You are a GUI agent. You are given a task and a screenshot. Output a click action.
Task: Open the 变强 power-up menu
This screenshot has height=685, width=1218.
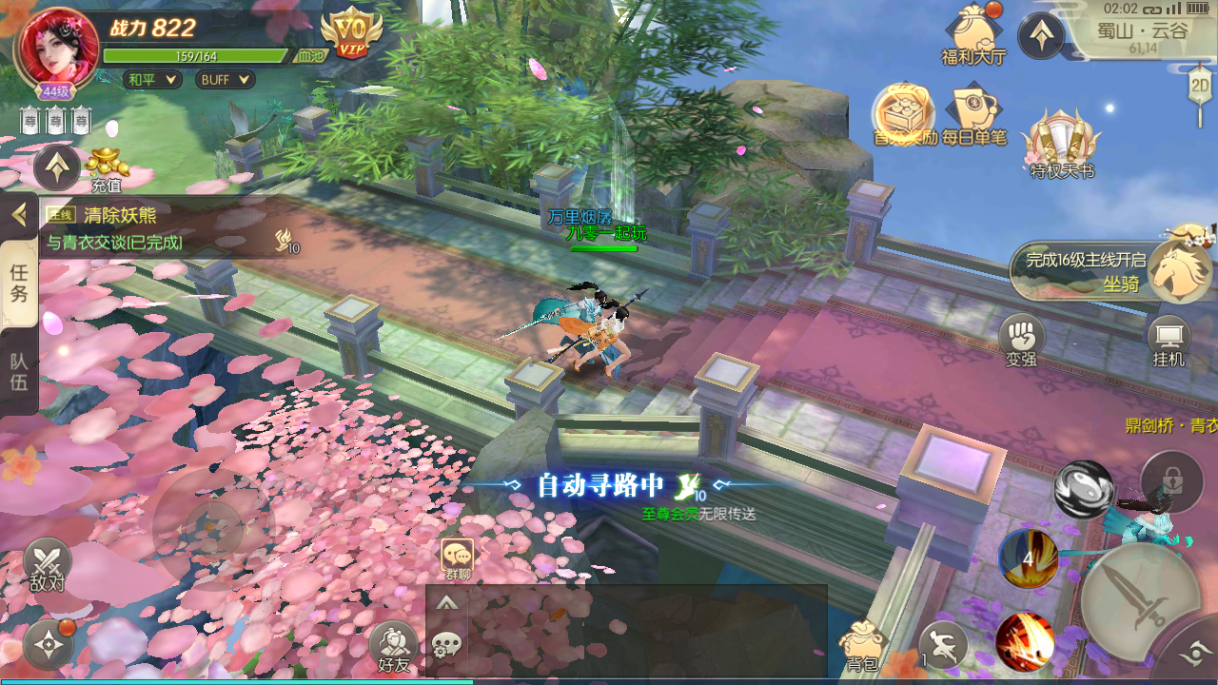(1021, 342)
